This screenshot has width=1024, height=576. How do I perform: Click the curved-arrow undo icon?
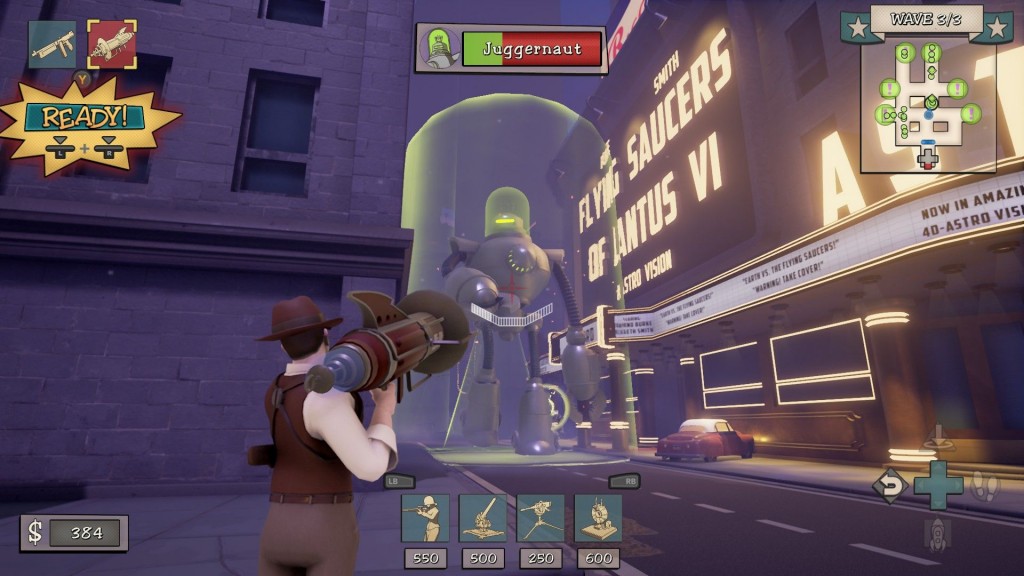click(889, 486)
